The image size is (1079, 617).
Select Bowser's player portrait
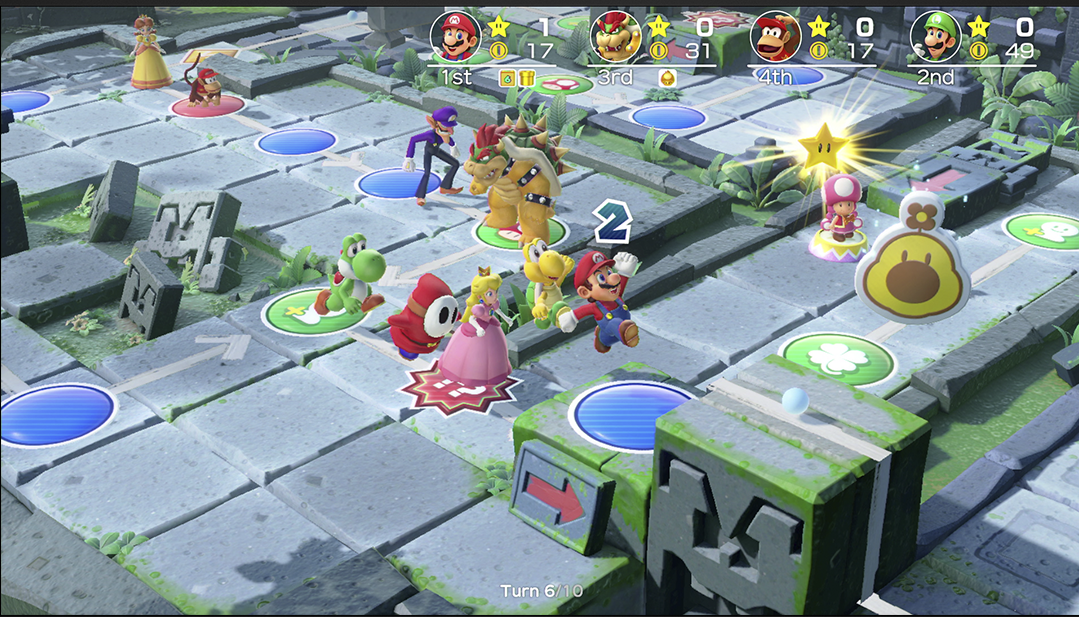click(615, 37)
